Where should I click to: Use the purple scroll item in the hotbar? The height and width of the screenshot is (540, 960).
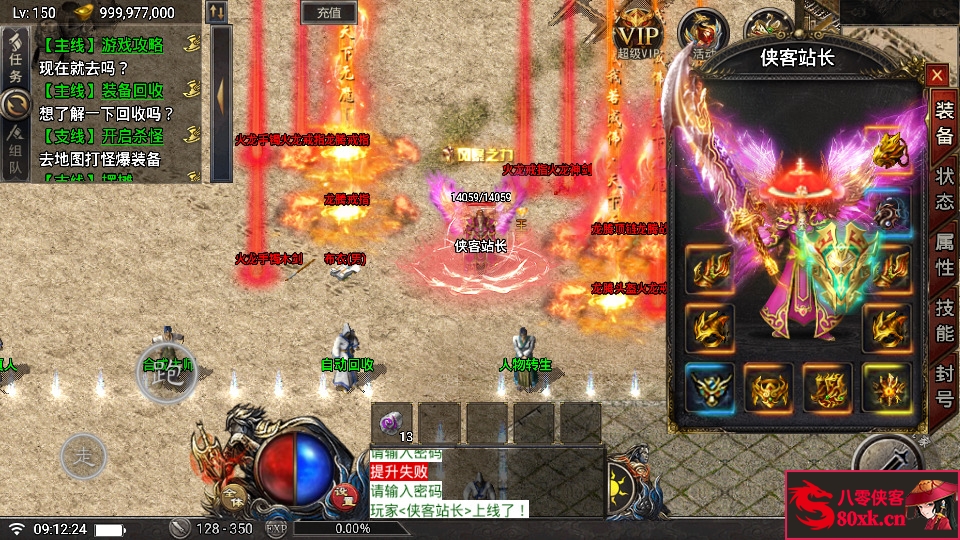tap(393, 421)
